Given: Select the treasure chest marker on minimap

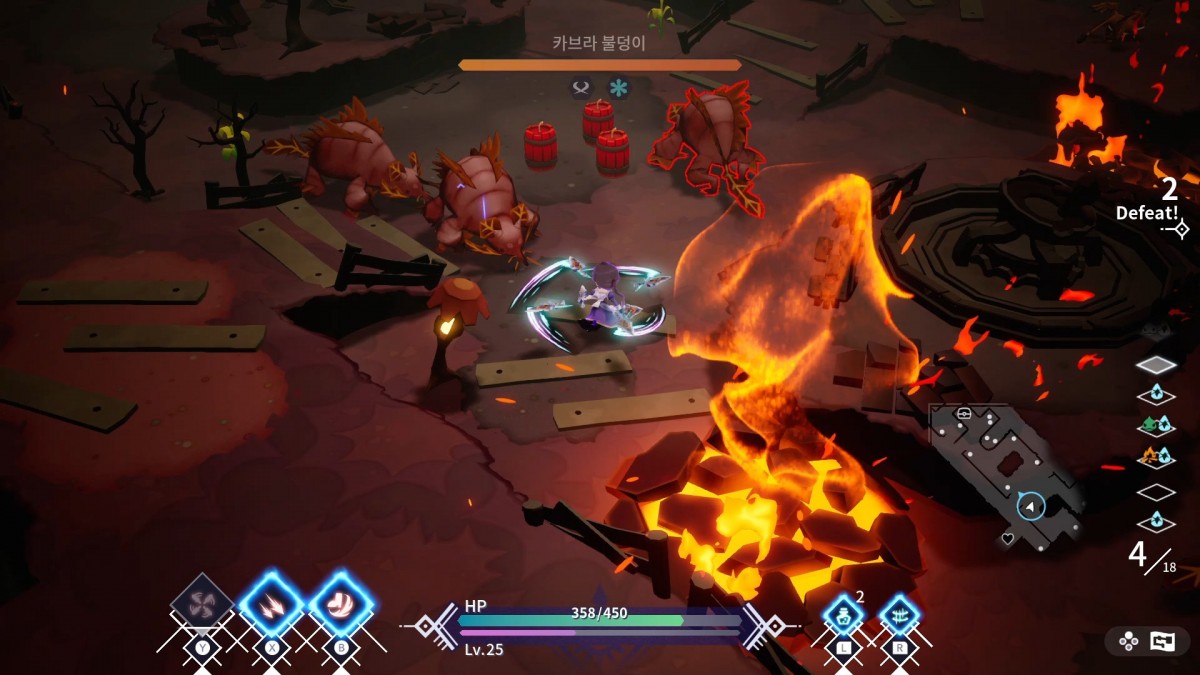Looking at the screenshot, I should click(965, 414).
